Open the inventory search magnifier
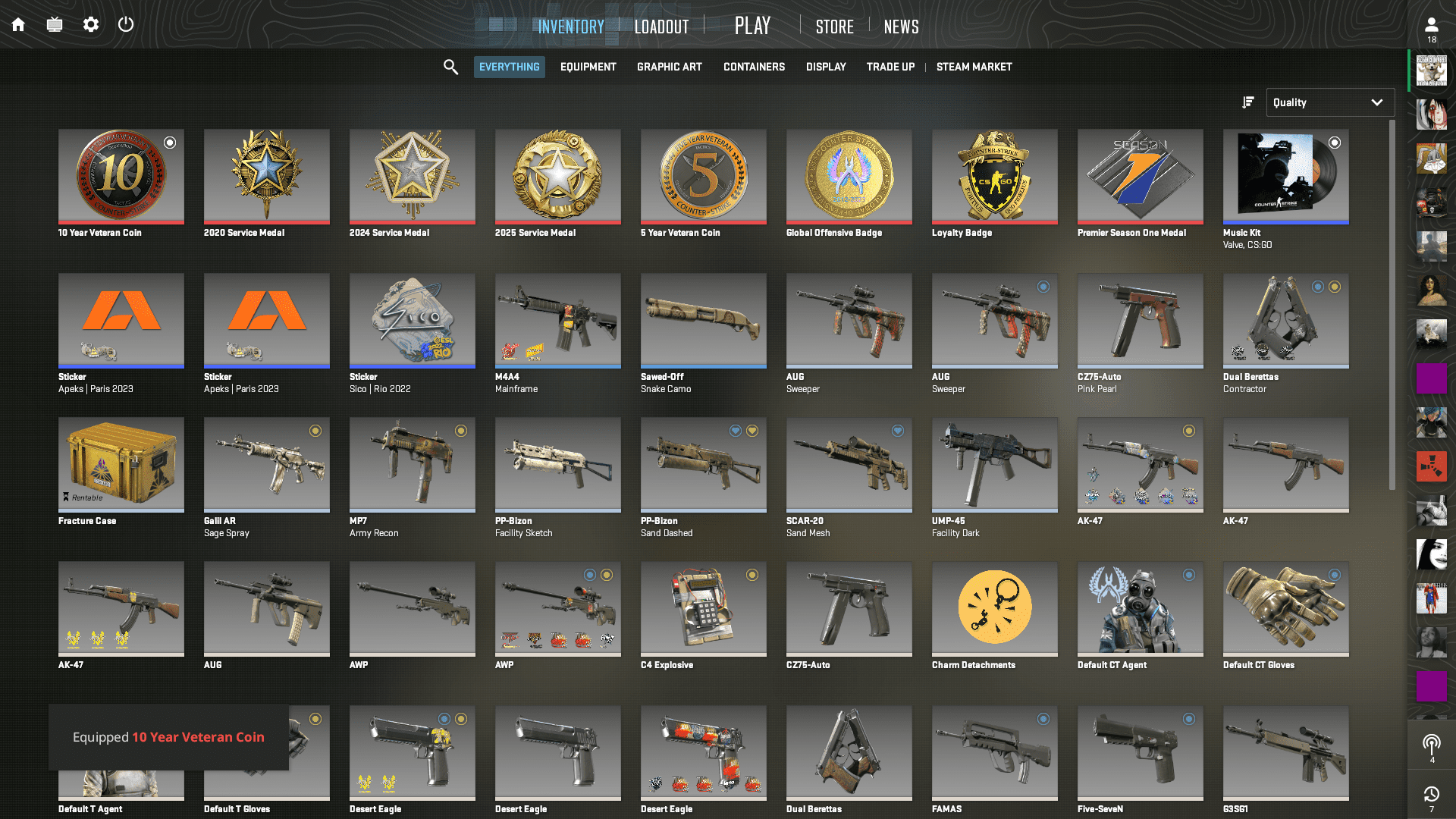1456x819 pixels. pyautogui.click(x=450, y=67)
